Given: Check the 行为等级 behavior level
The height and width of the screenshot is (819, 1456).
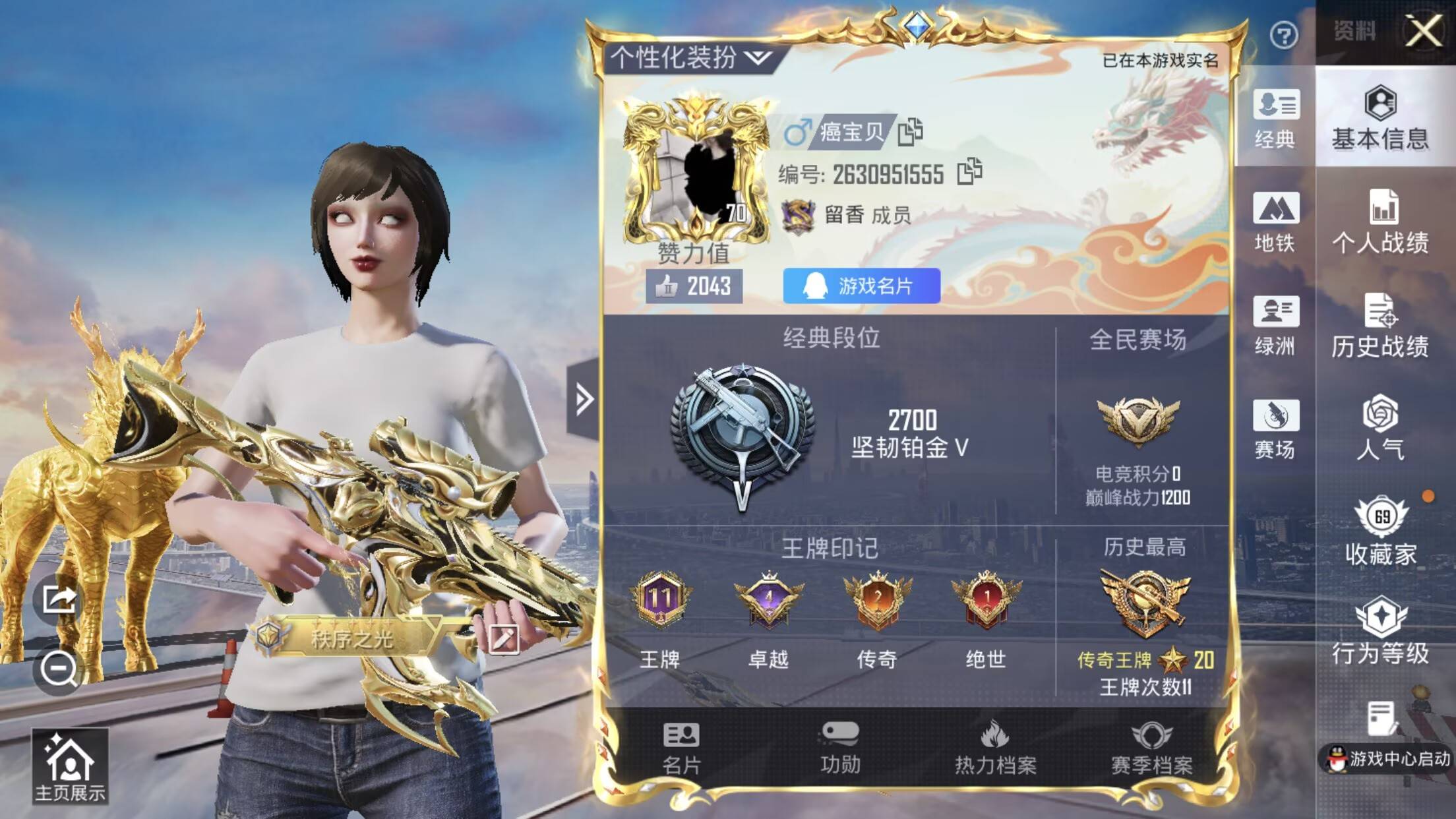Looking at the screenshot, I should pos(1383,633).
